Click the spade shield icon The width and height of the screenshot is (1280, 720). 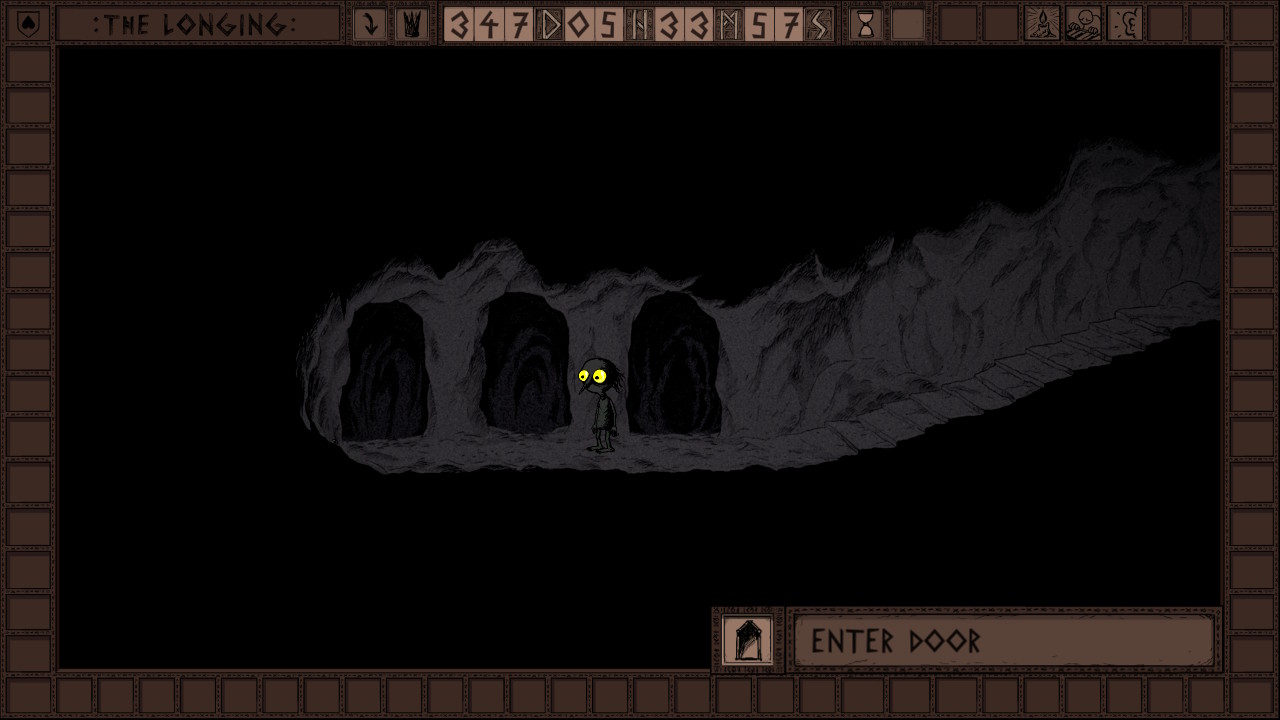point(28,24)
